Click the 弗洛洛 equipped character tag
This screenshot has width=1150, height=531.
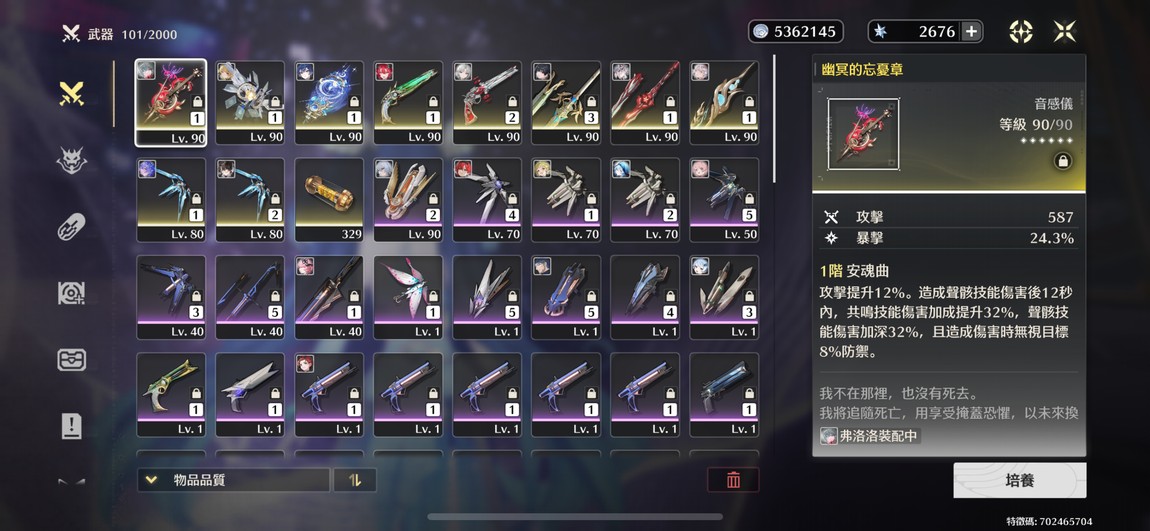coord(870,436)
